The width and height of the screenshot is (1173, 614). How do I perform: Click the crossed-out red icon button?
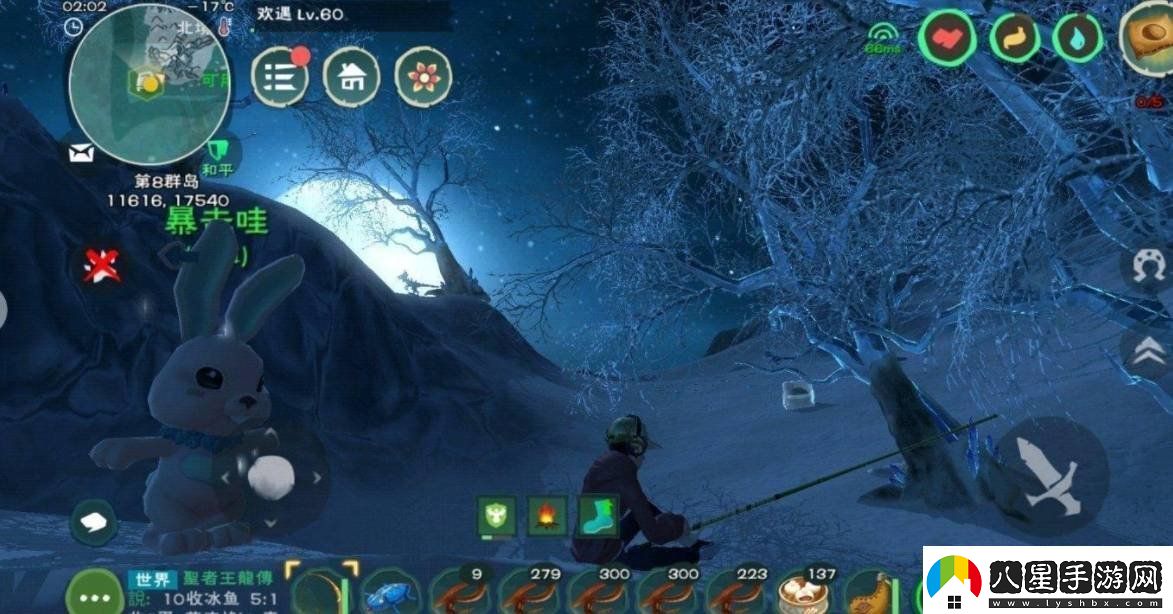[100, 266]
